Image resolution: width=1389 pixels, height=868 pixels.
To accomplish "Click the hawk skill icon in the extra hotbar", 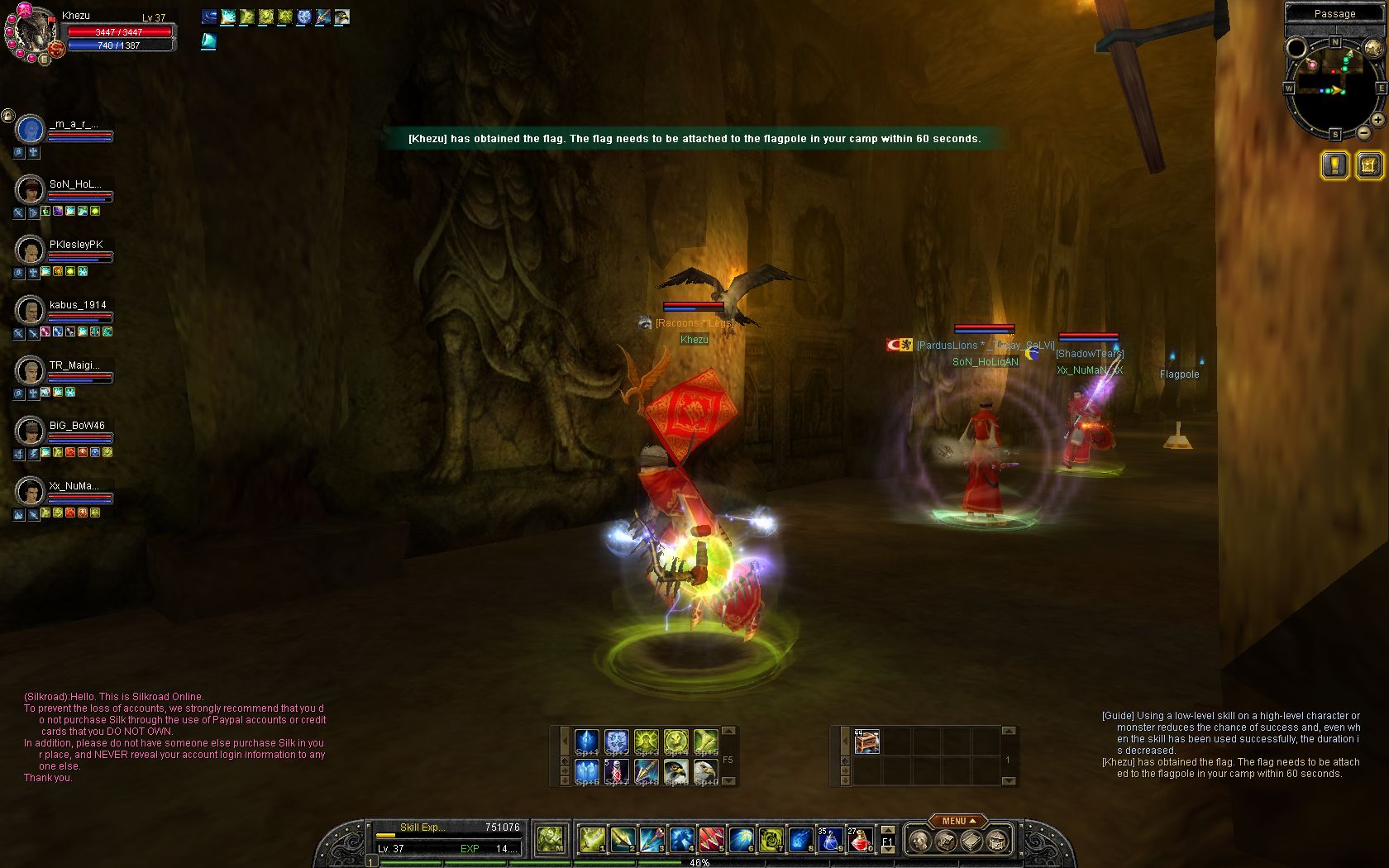I will [676, 771].
